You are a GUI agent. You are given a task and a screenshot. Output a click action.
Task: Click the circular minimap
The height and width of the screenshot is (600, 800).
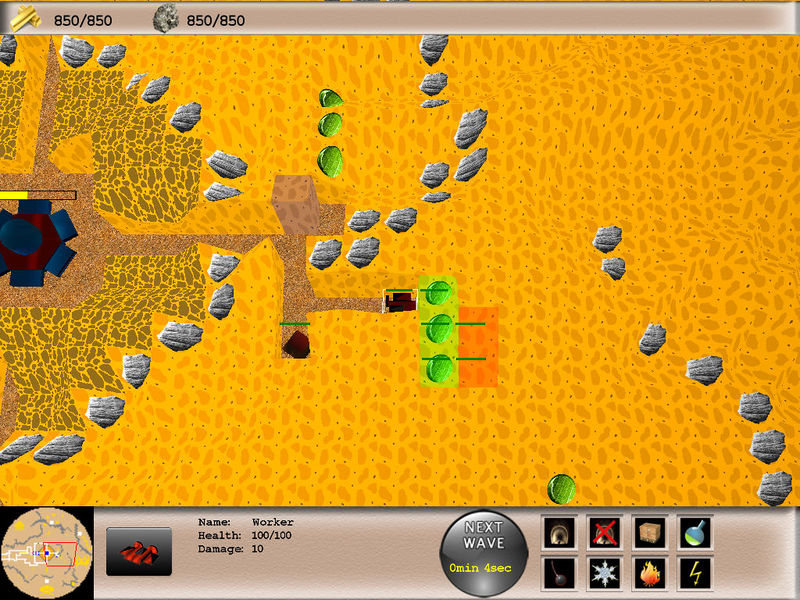(x=47, y=551)
